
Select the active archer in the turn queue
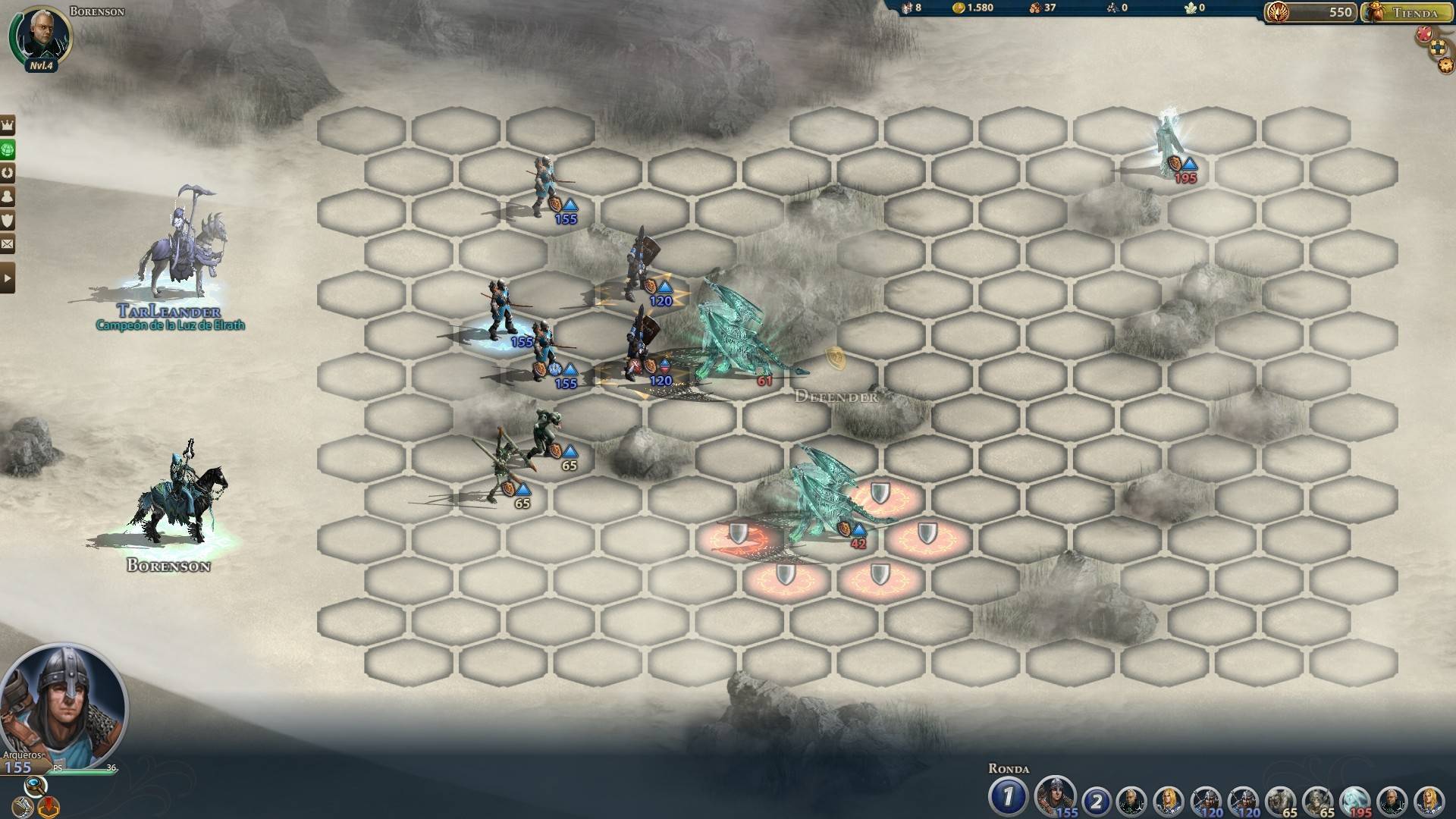click(1054, 798)
